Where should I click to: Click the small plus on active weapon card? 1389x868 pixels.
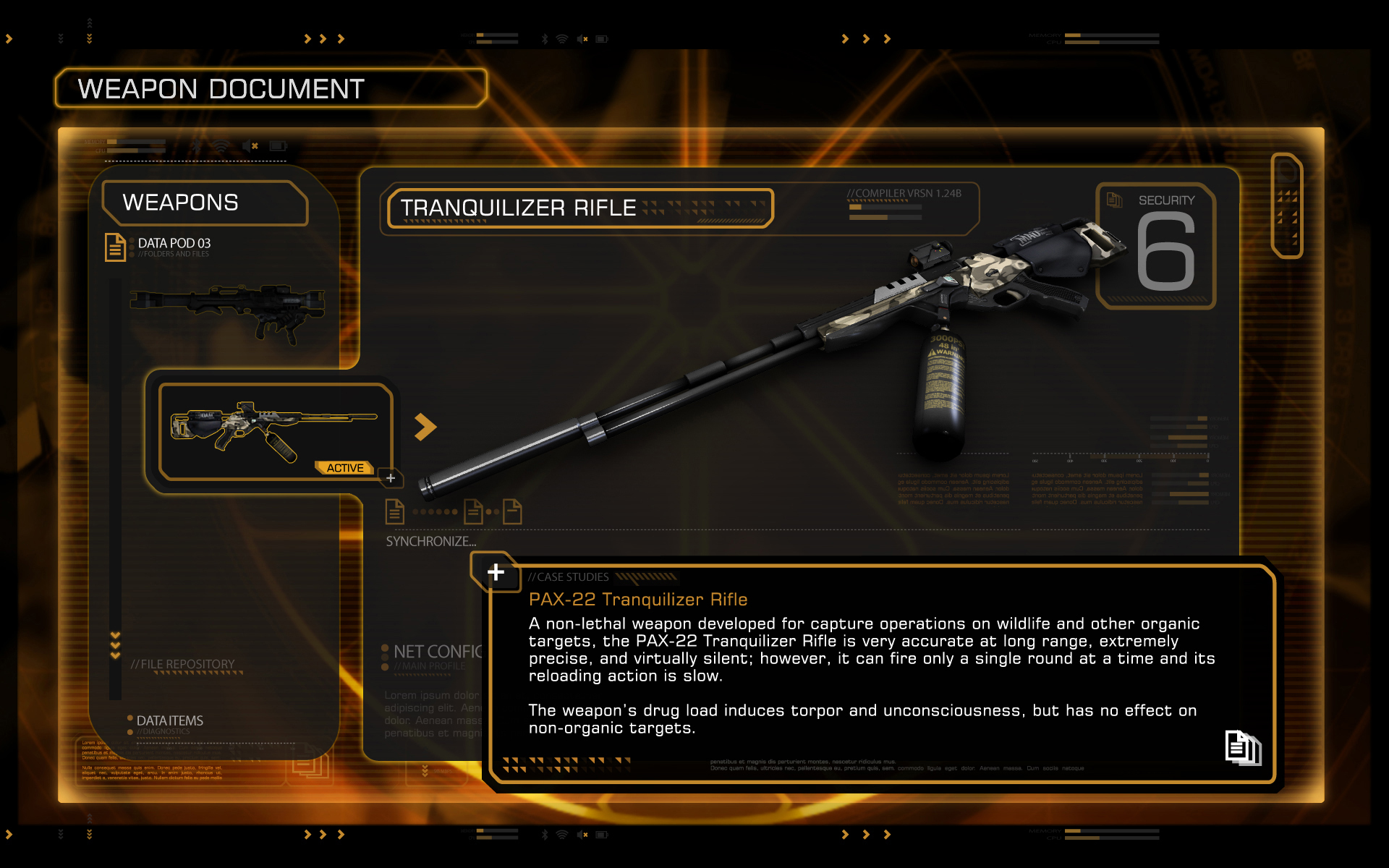(391, 478)
